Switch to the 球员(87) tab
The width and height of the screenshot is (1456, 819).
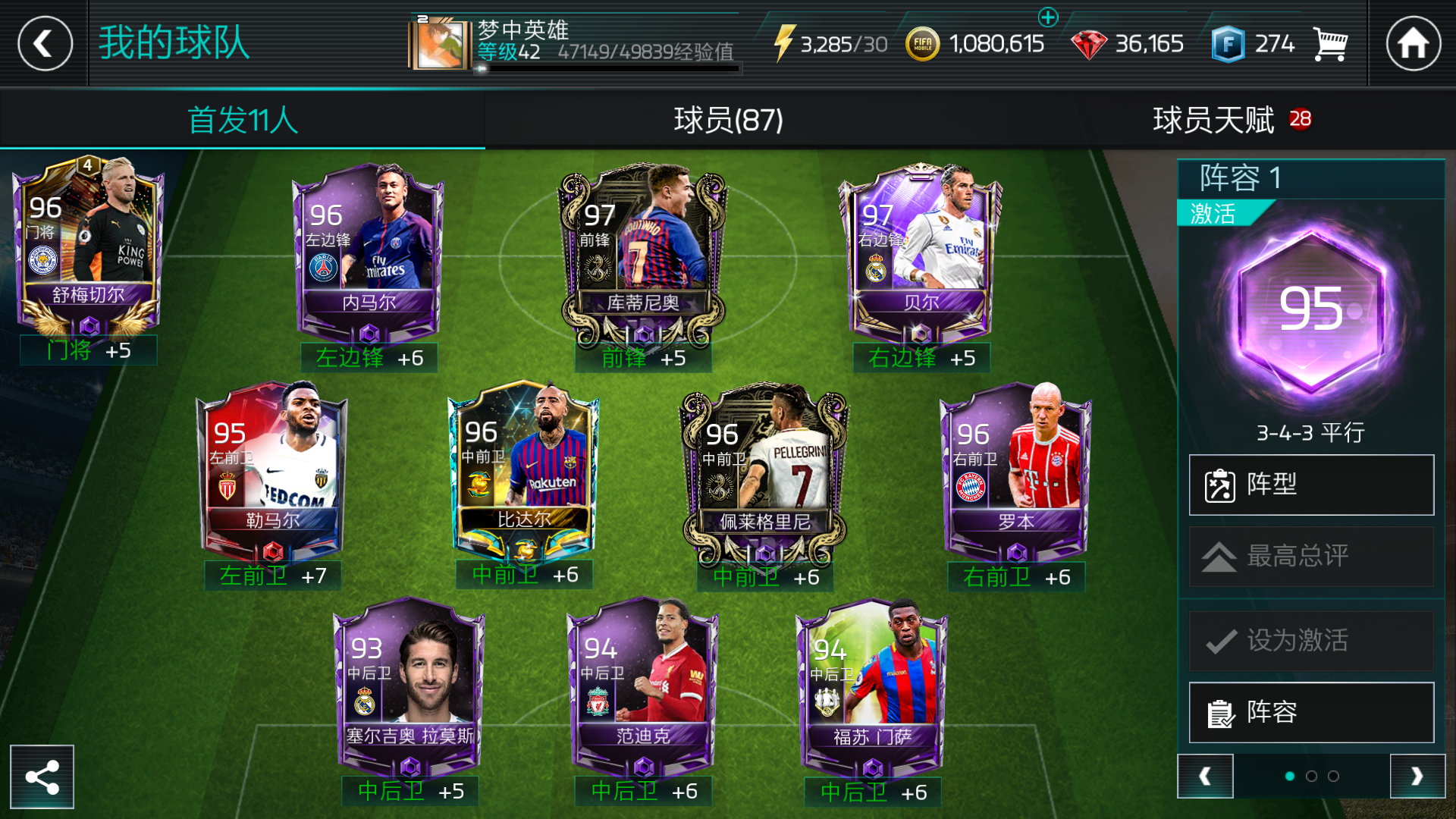point(727,120)
